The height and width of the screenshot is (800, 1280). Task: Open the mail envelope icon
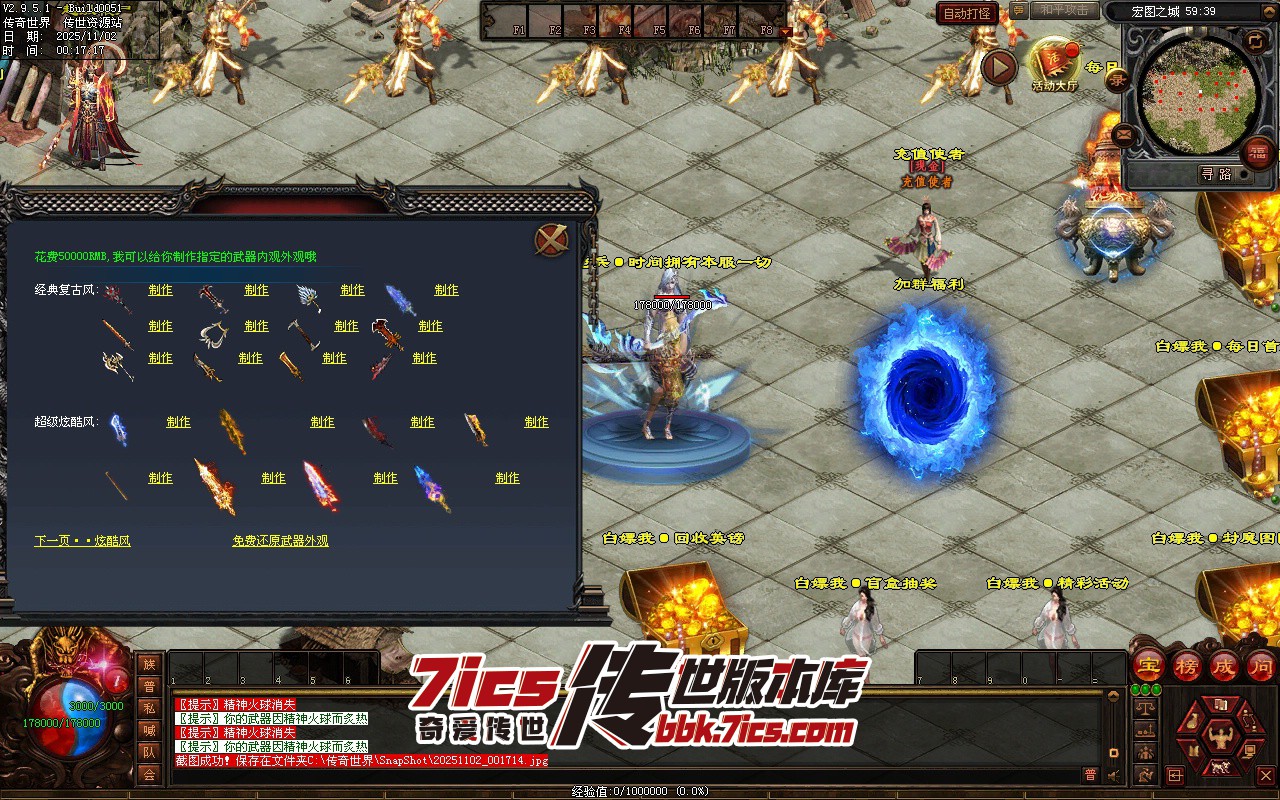[x=1124, y=134]
